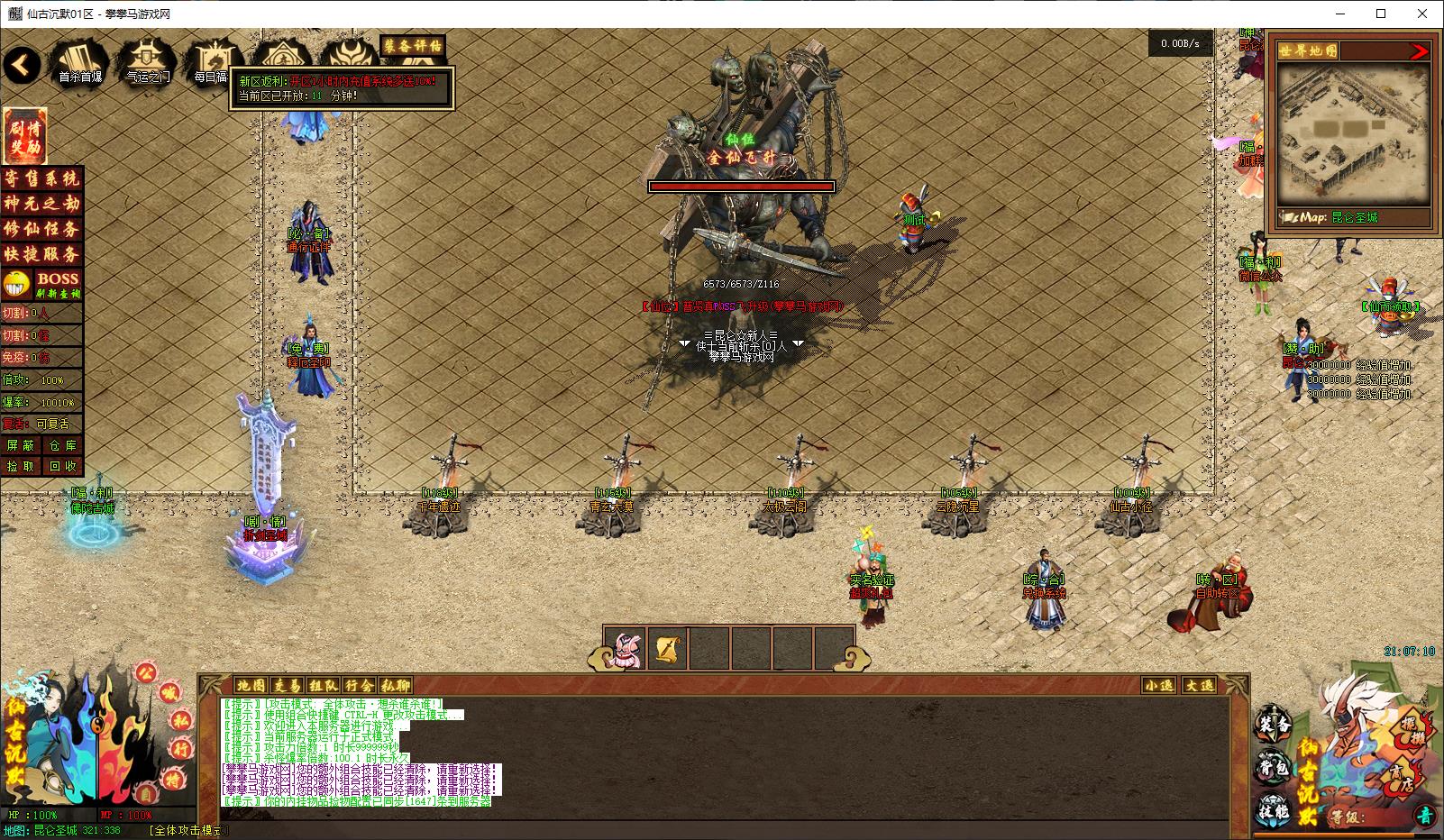
Task: Open the 修仙任务 quest menu
Action: 41,229
